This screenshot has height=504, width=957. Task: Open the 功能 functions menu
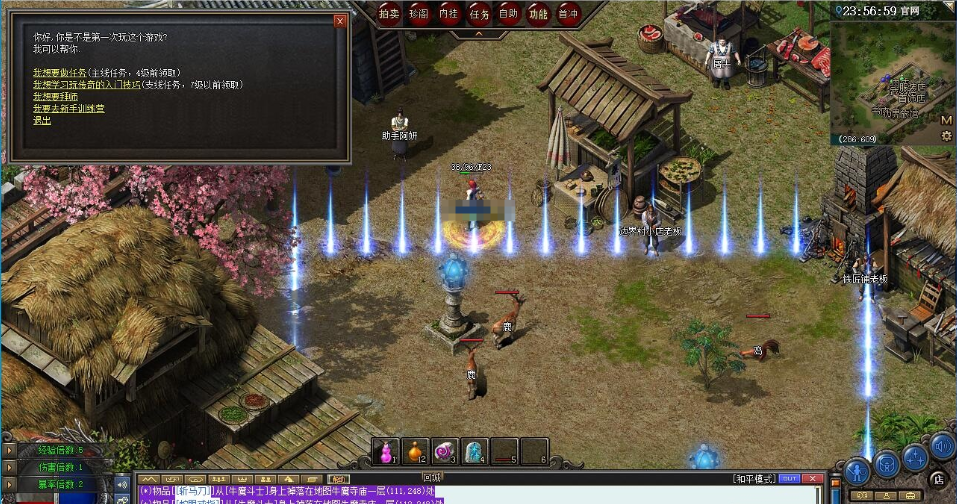click(x=538, y=13)
